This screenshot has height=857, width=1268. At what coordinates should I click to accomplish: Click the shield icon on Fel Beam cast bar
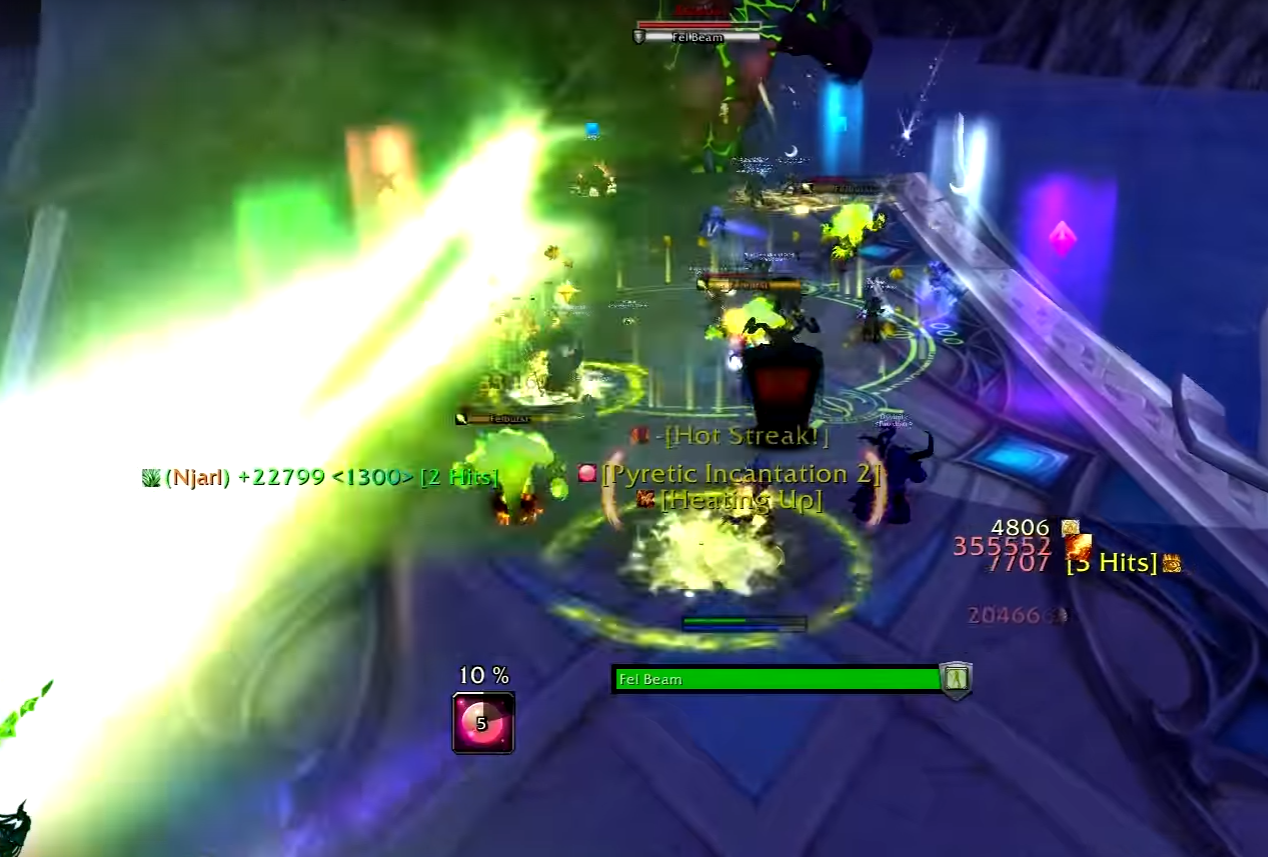pos(956,680)
